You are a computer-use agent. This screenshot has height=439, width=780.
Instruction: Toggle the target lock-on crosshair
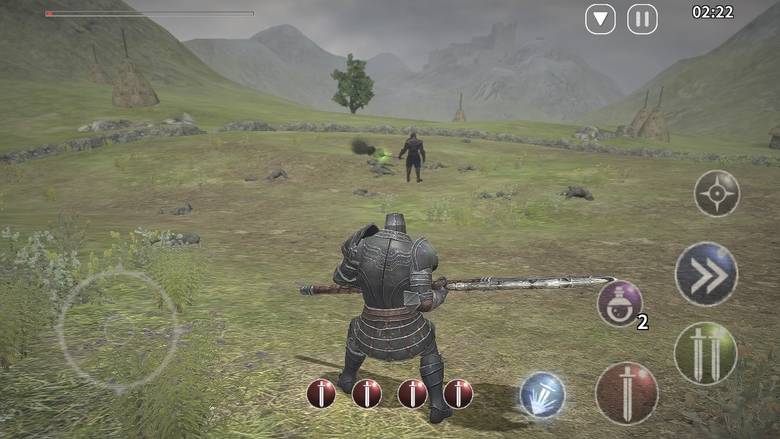[717, 193]
